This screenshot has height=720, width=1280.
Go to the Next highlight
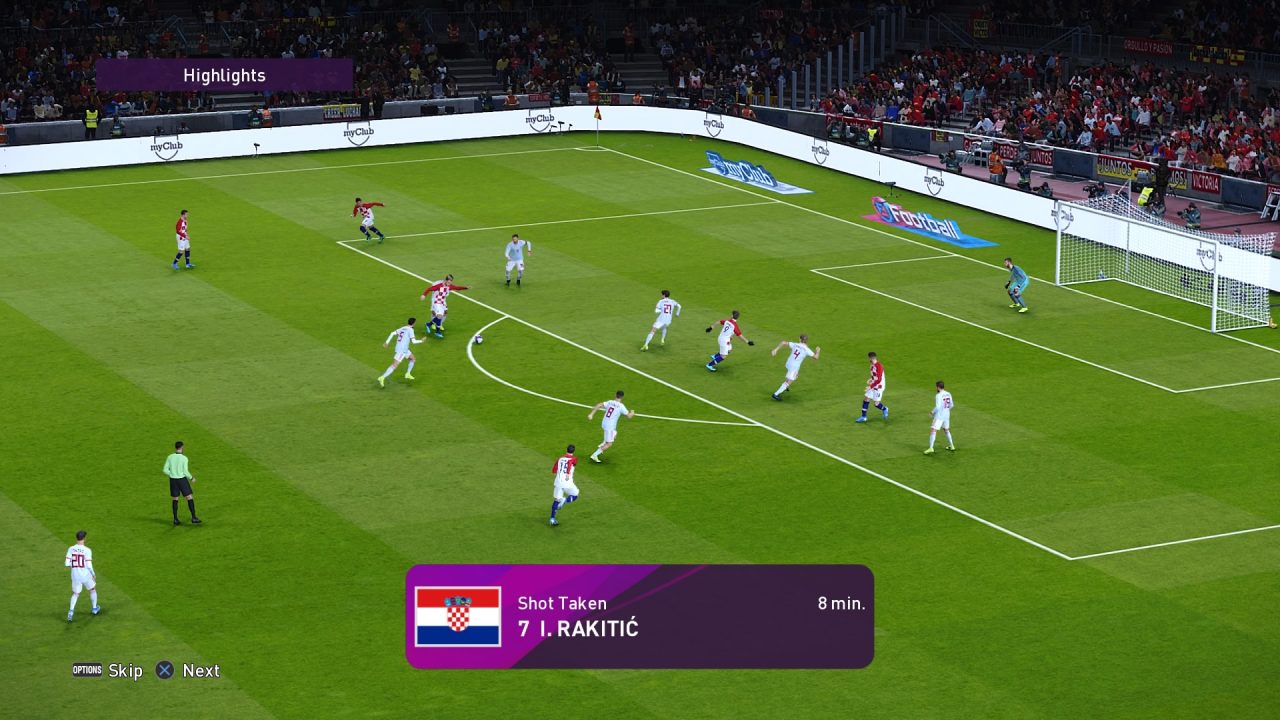click(x=188, y=671)
